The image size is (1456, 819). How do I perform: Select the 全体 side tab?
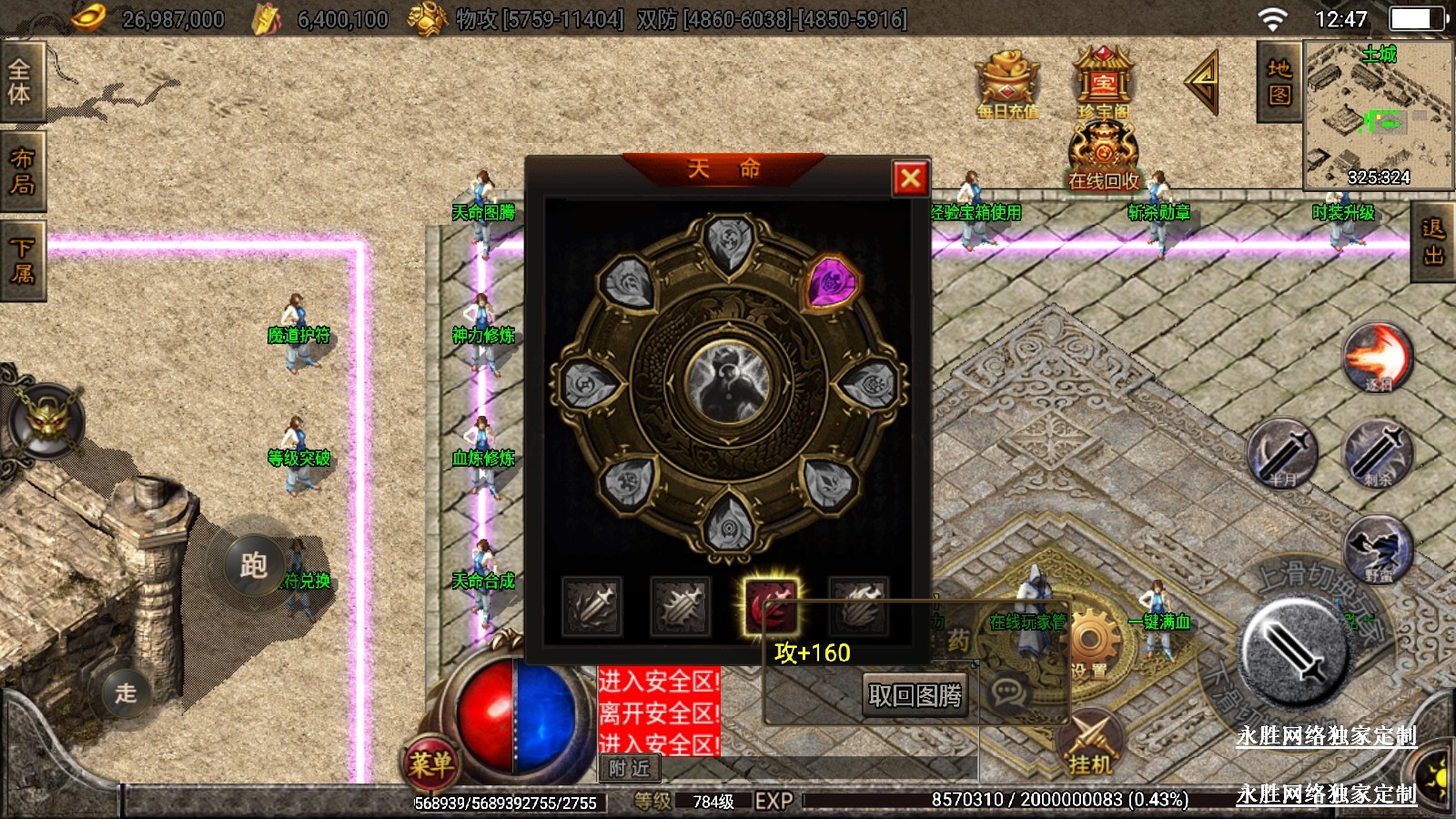click(20, 82)
